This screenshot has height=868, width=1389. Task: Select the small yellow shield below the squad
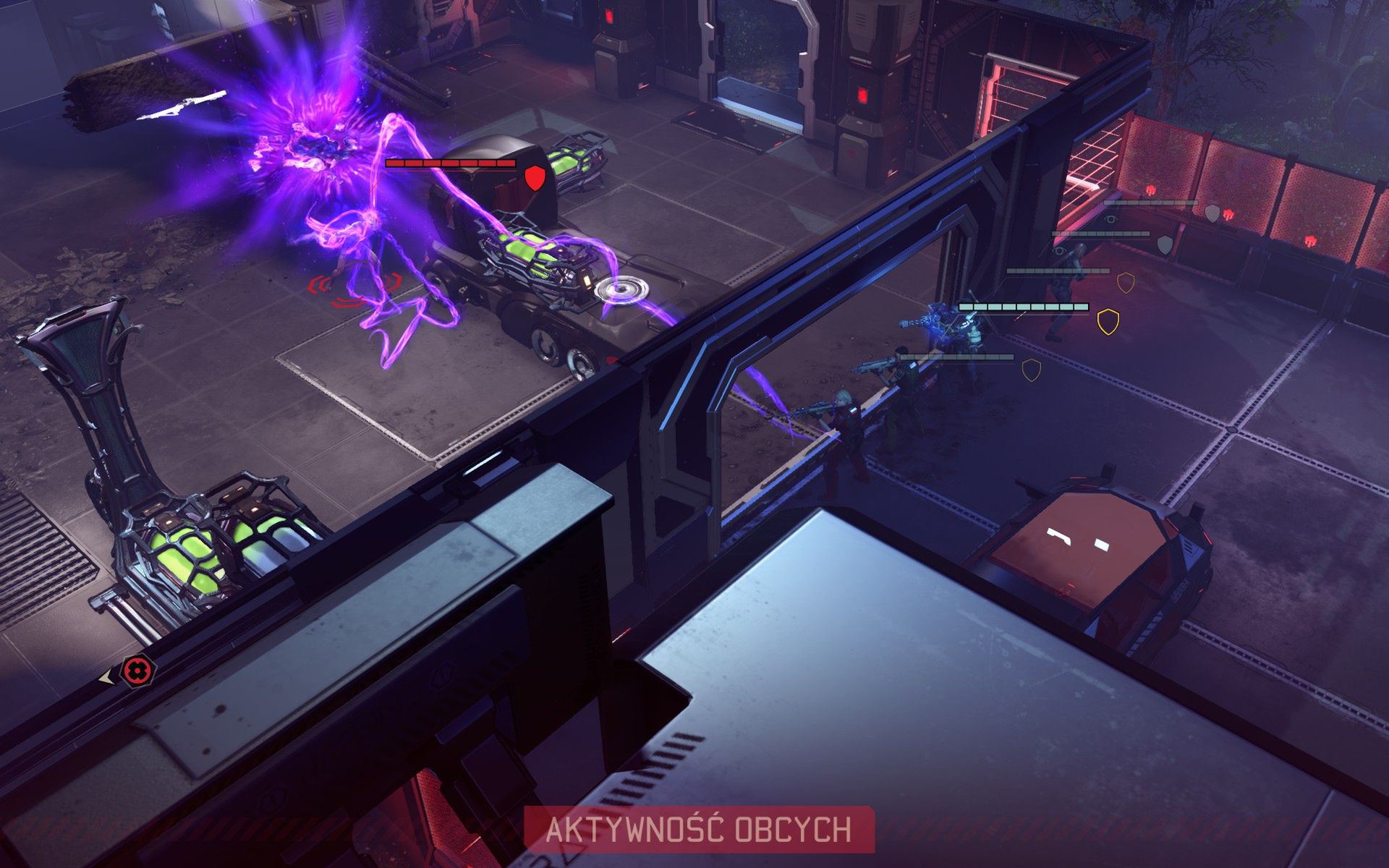pyautogui.click(x=1031, y=370)
